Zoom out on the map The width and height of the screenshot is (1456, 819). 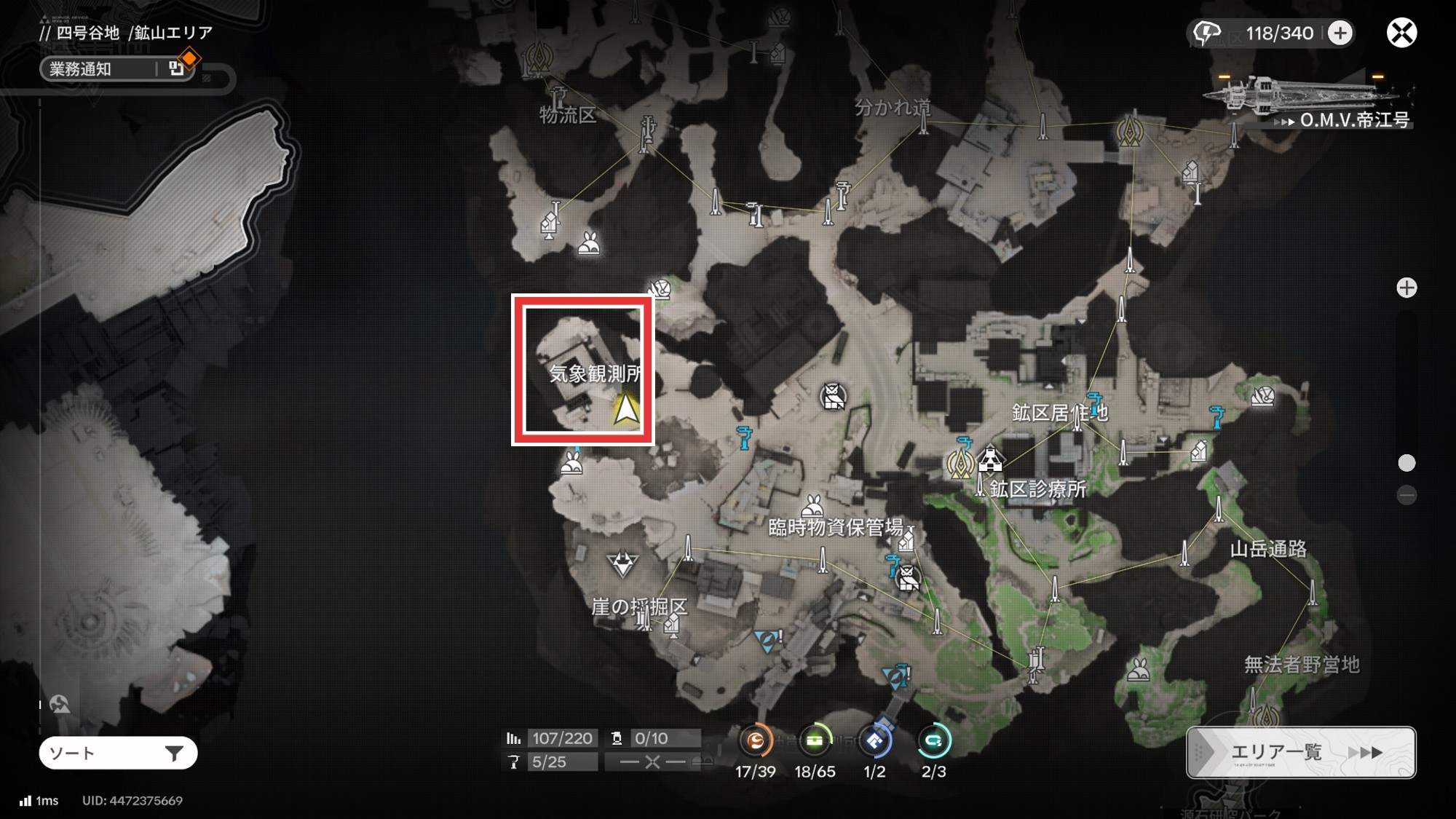(1406, 496)
